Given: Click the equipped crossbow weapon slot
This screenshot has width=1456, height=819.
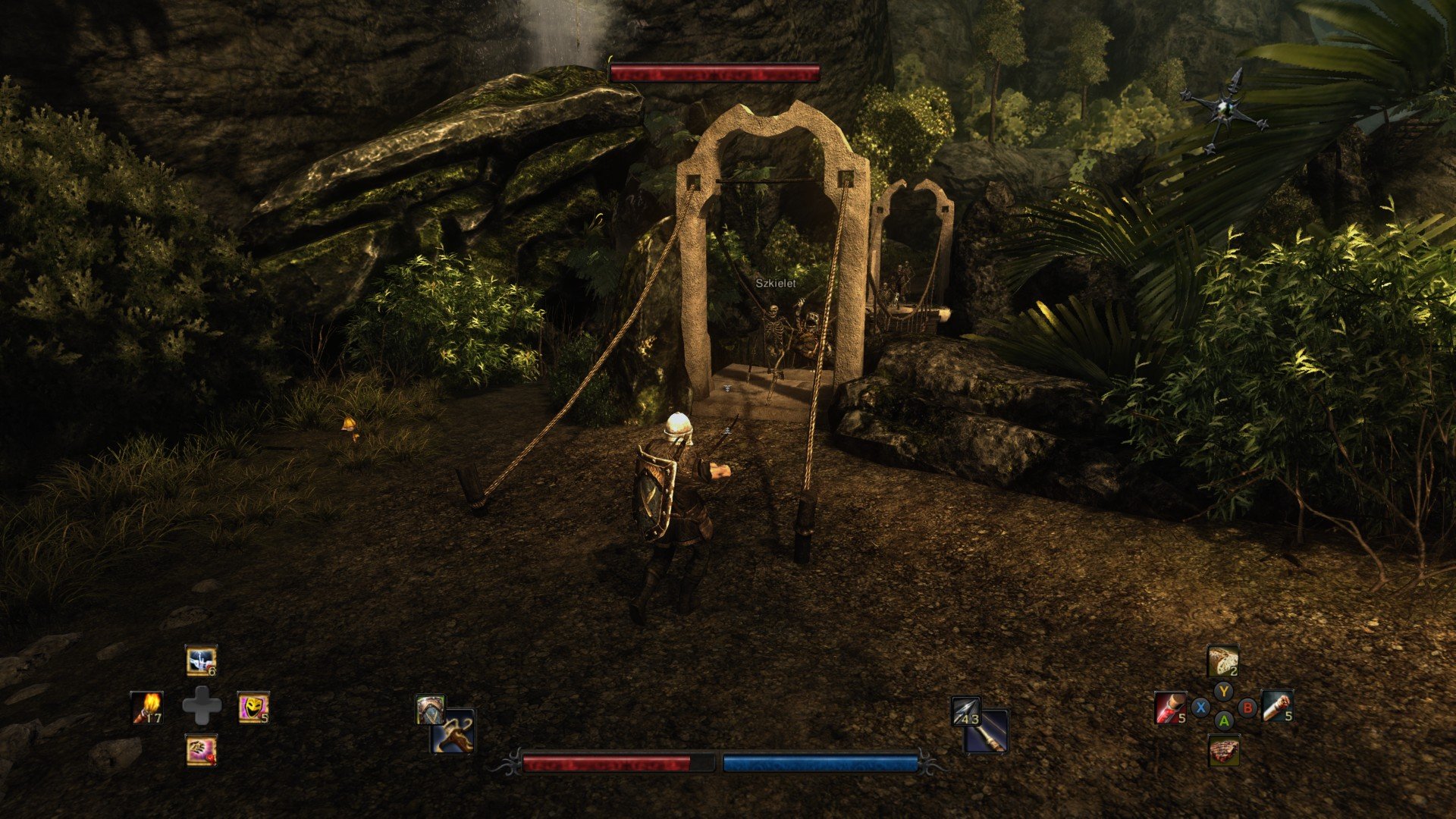Looking at the screenshot, I should pyautogui.click(x=453, y=733).
